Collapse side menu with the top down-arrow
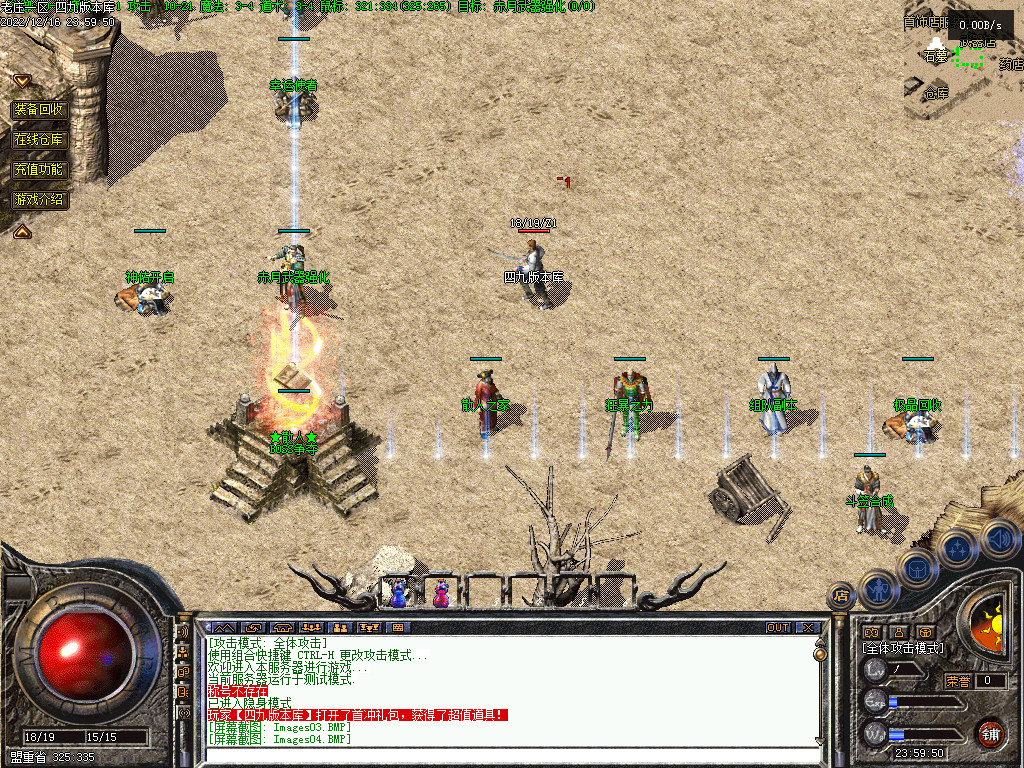The width and height of the screenshot is (1024, 768). pos(22,80)
